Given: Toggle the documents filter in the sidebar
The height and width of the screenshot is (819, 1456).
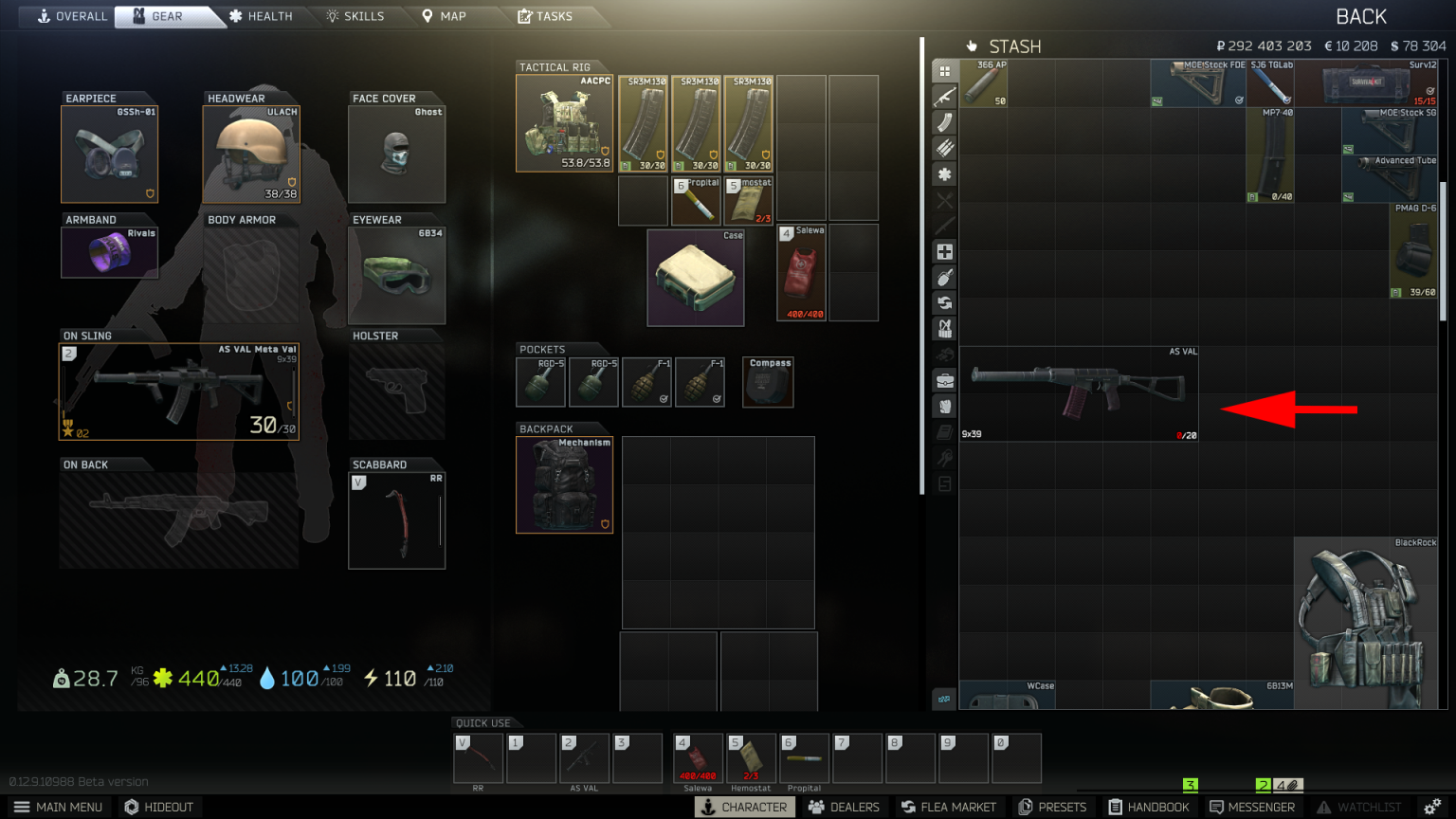Looking at the screenshot, I should (944, 430).
